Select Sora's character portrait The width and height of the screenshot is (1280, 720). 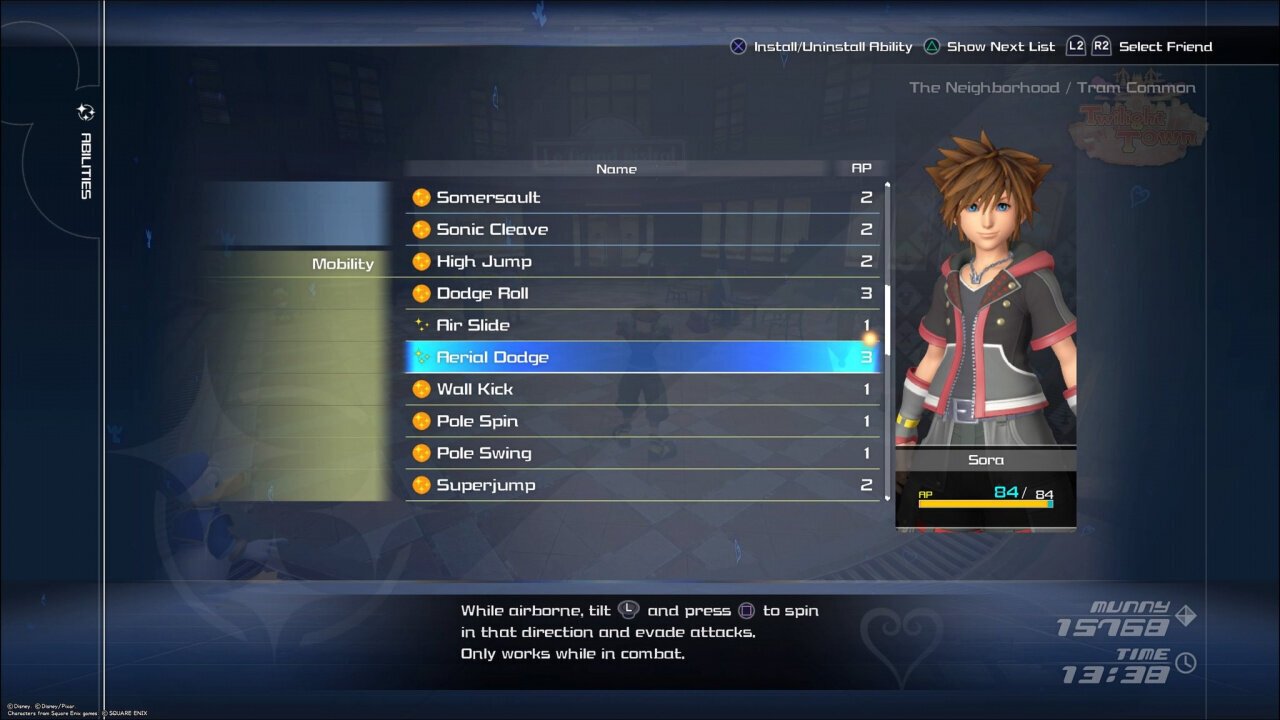click(986, 300)
